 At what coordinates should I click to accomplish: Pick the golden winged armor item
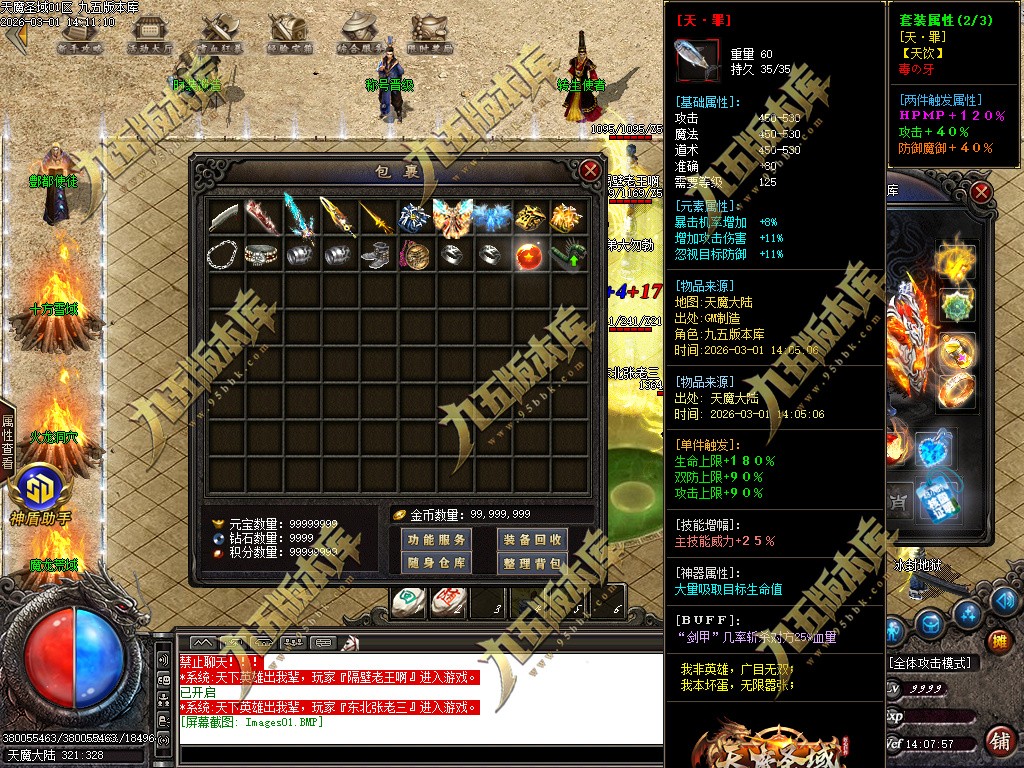click(x=454, y=217)
